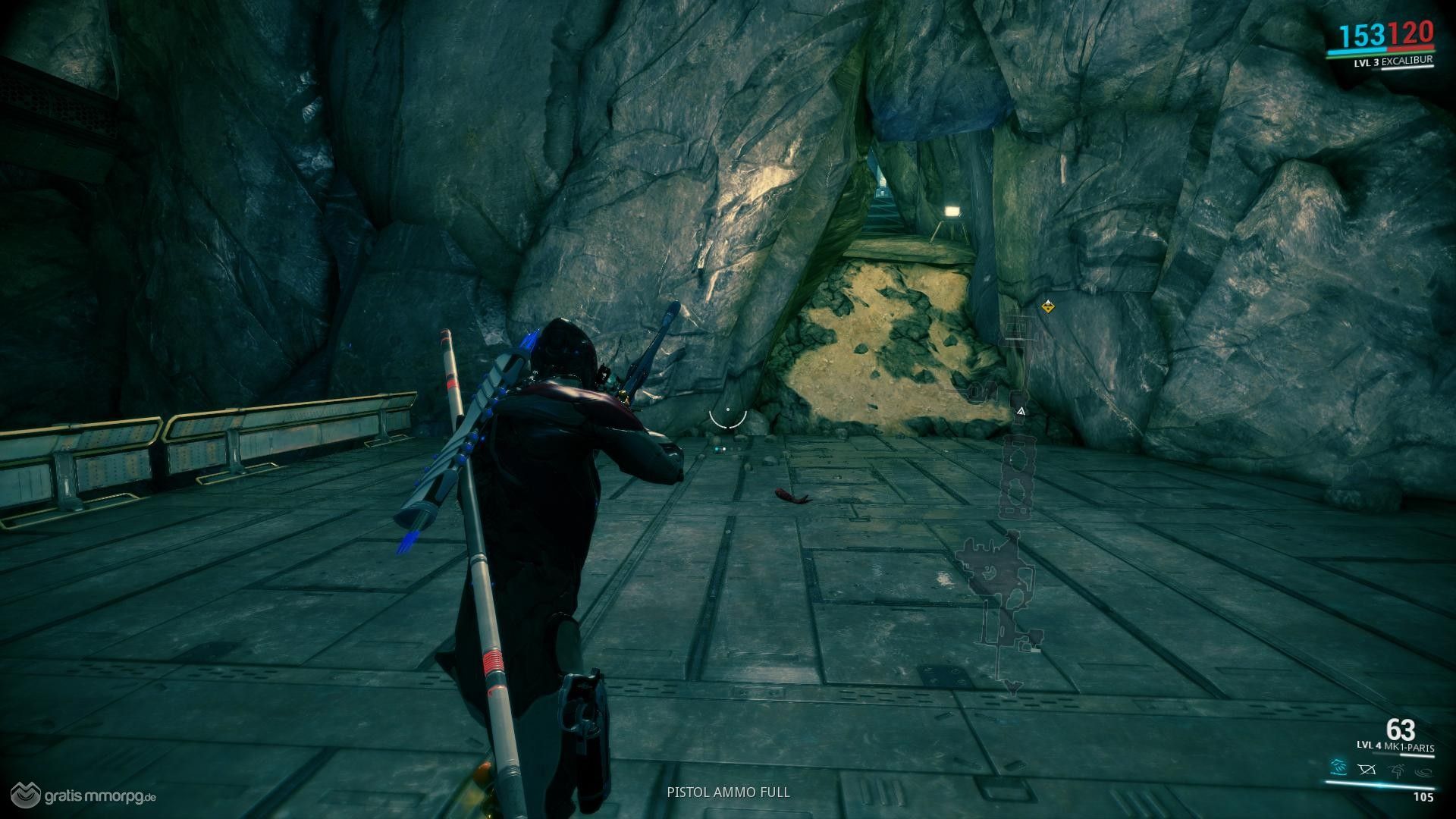Trigger the concentric rings ability icon

(x=1423, y=770)
